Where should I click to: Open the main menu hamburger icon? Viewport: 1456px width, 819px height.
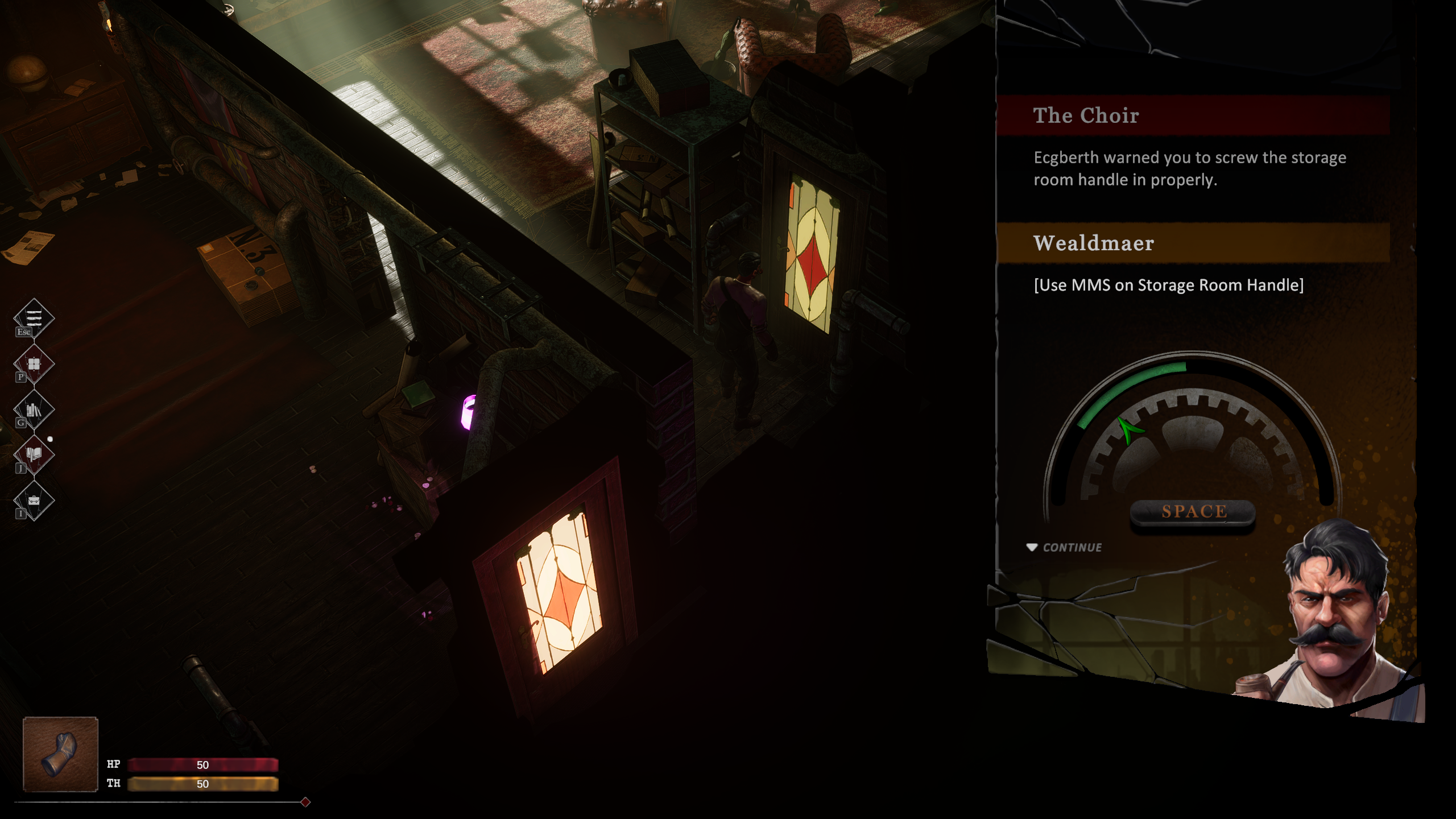pos(34,317)
